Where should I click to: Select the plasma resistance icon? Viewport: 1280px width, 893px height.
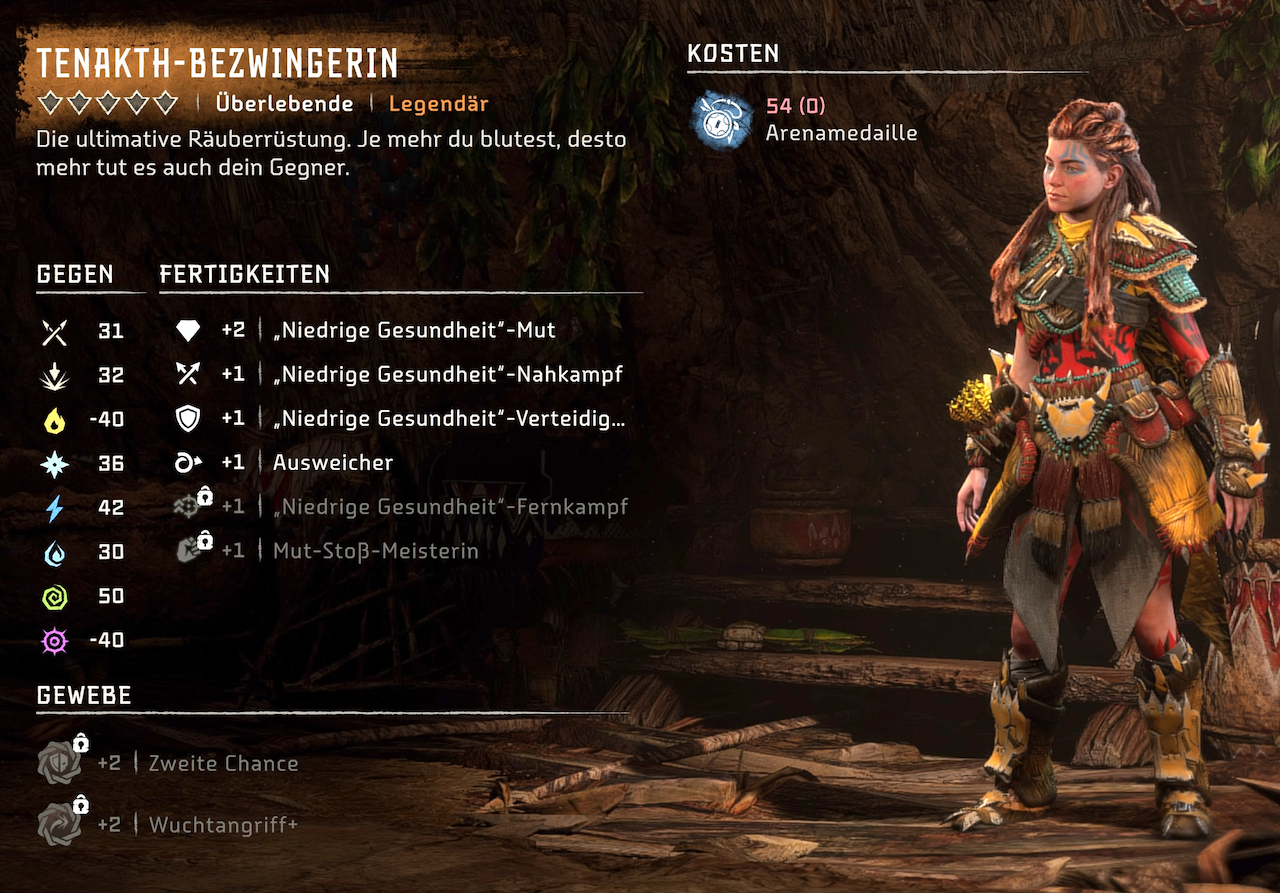pyautogui.click(x=55, y=639)
